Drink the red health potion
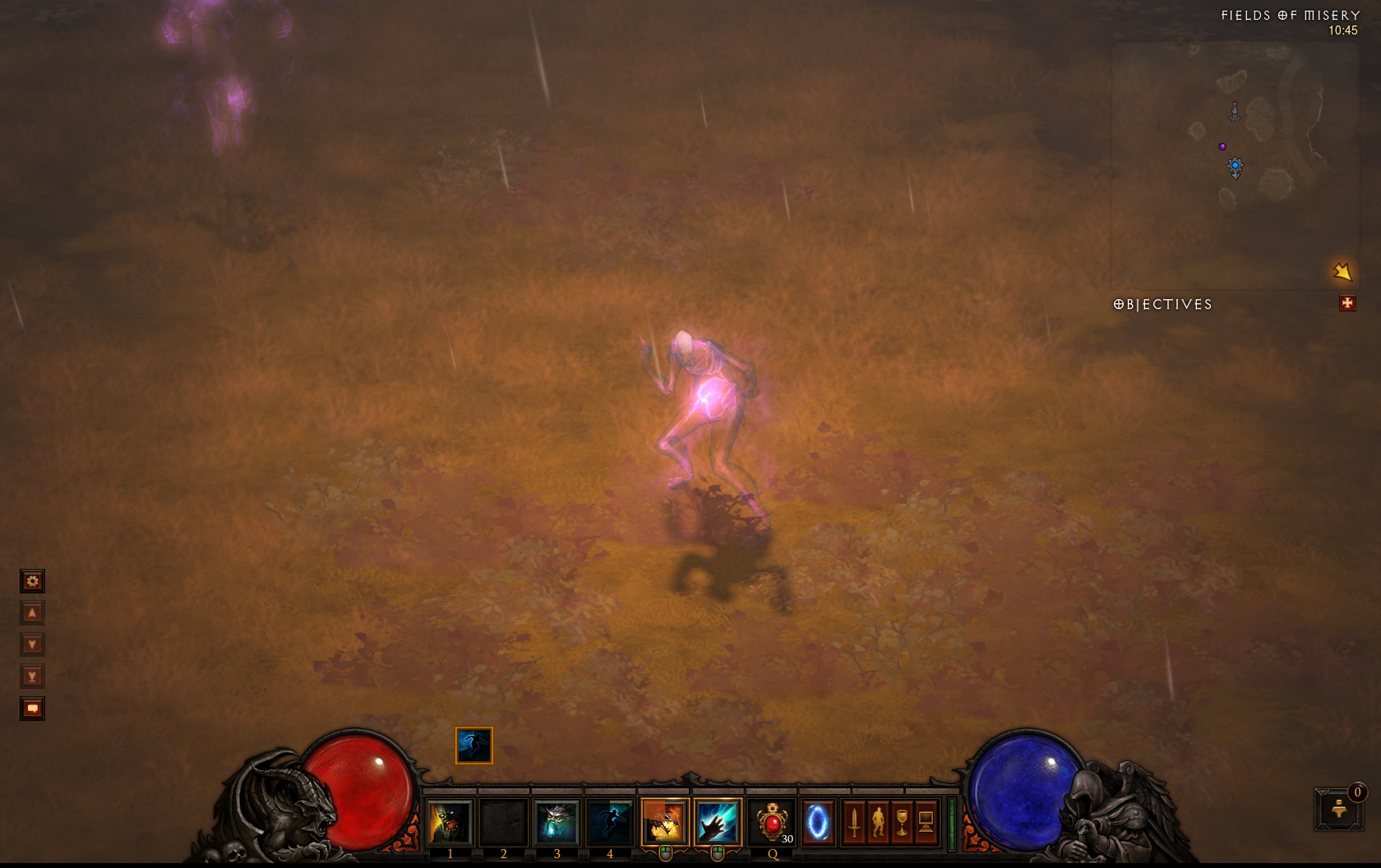Image resolution: width=1381 pixels, height=868 pixels. [x=772, y=822]
